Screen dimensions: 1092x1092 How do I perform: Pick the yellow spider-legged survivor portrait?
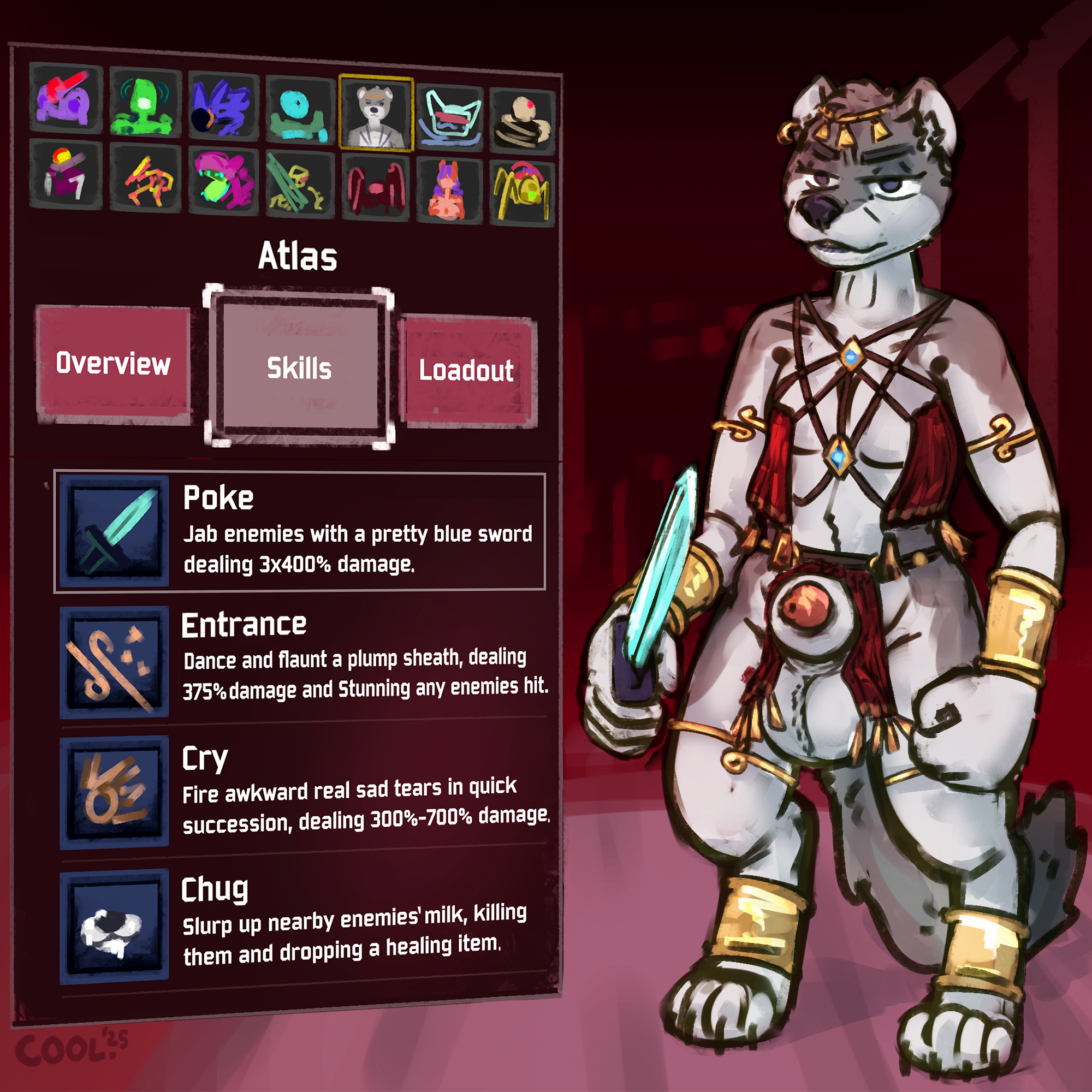click(523, 192)
